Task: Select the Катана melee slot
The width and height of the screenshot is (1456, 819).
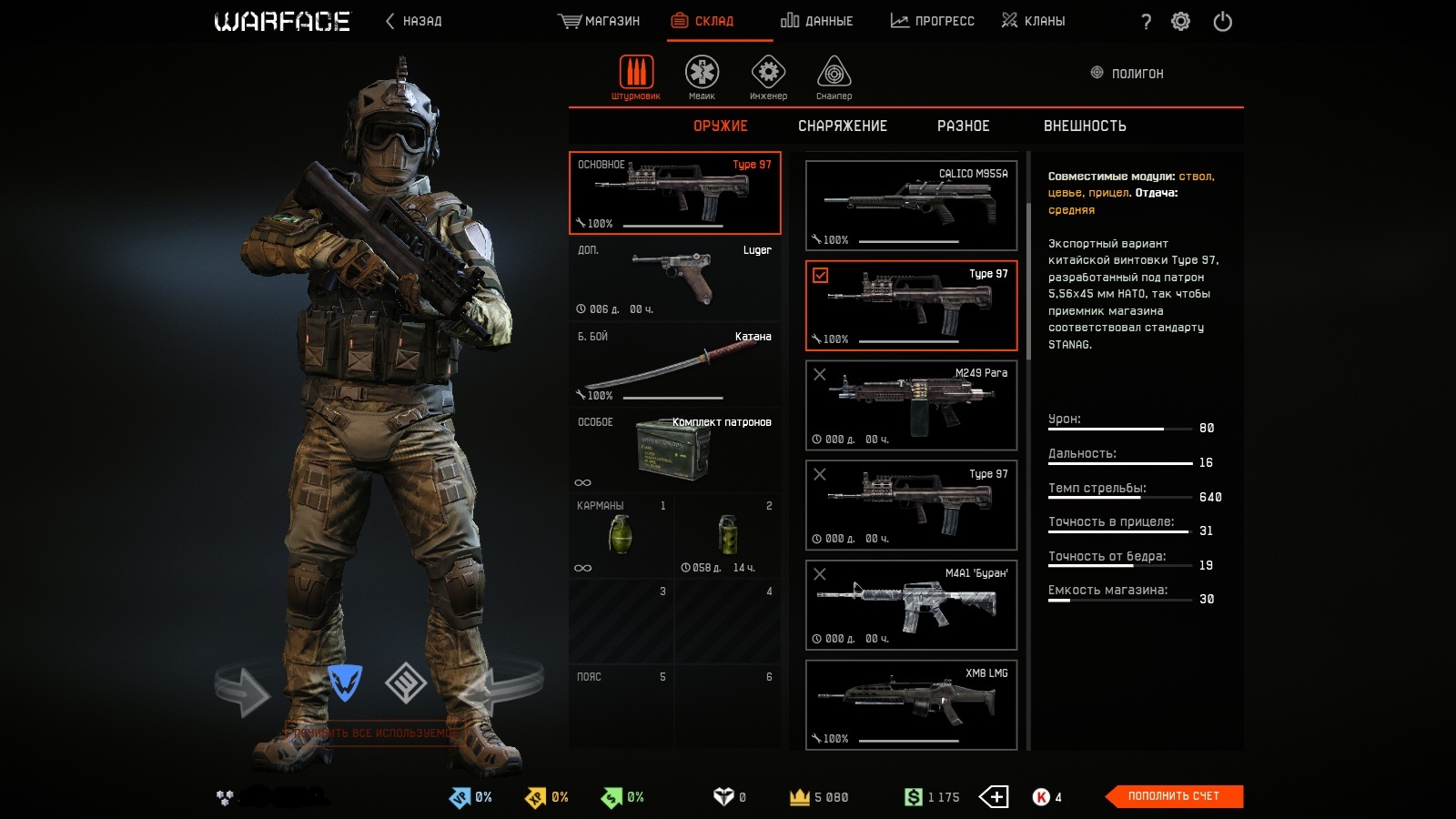Action: [674, 365]
